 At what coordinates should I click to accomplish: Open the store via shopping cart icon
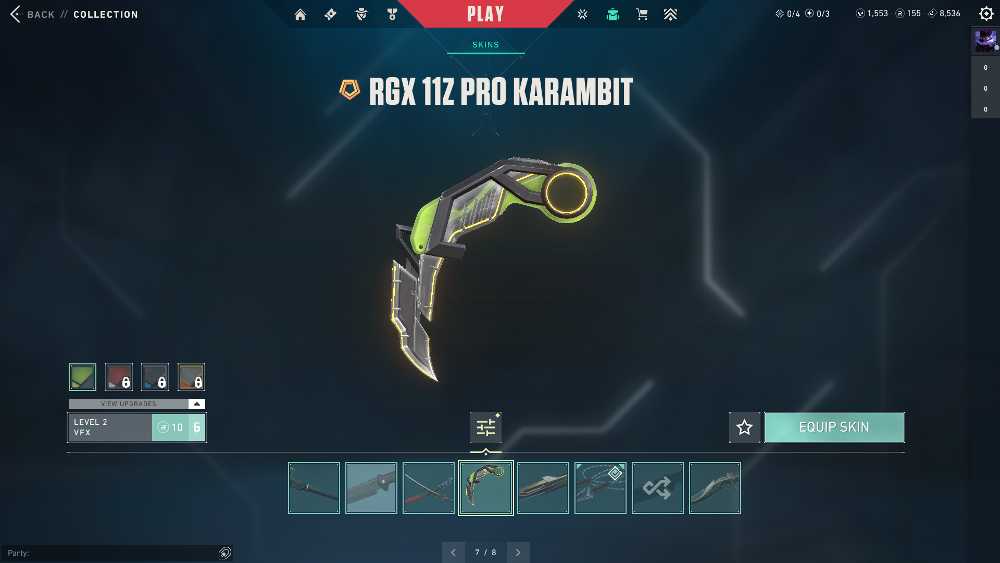click(642, 14)
